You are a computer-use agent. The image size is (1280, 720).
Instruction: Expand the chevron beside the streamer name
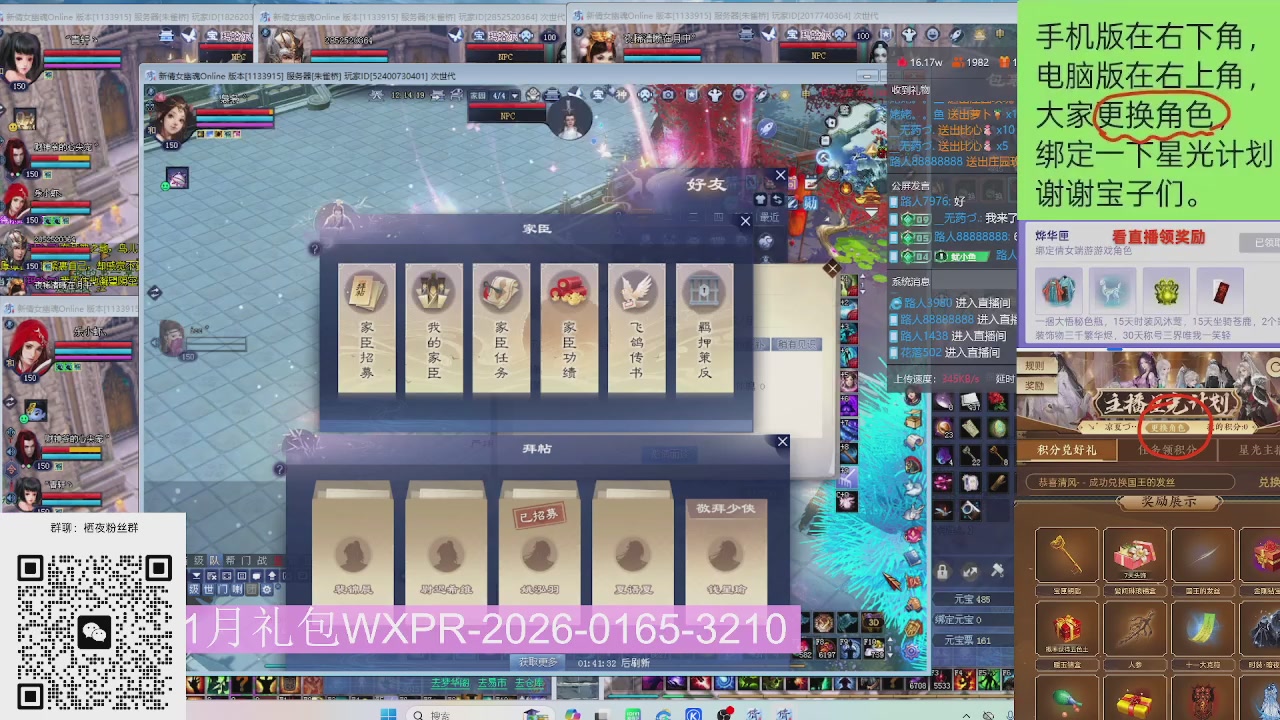1091,426
